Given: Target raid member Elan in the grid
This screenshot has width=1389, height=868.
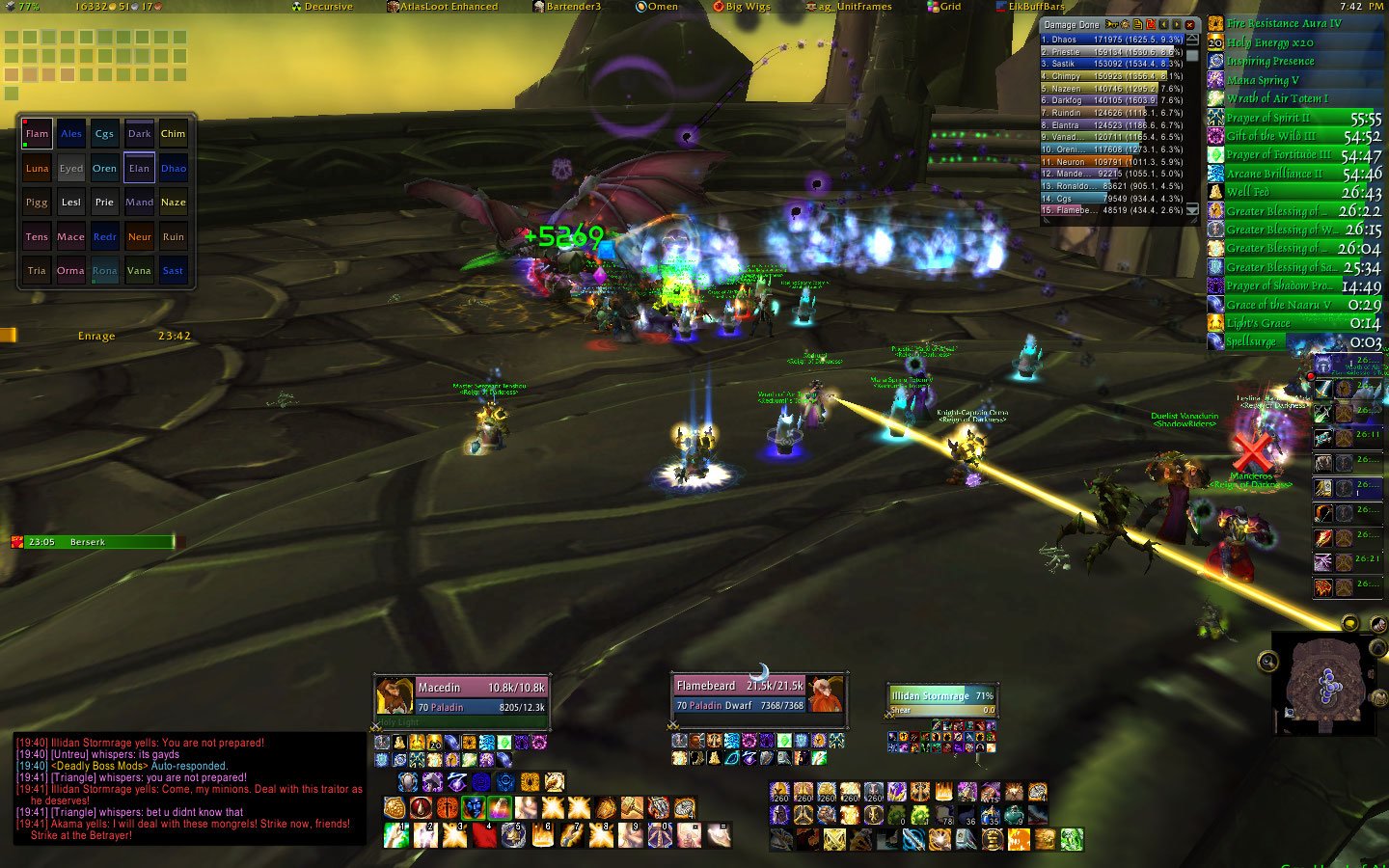Looking at the screenshot, I should pos(139,168).
